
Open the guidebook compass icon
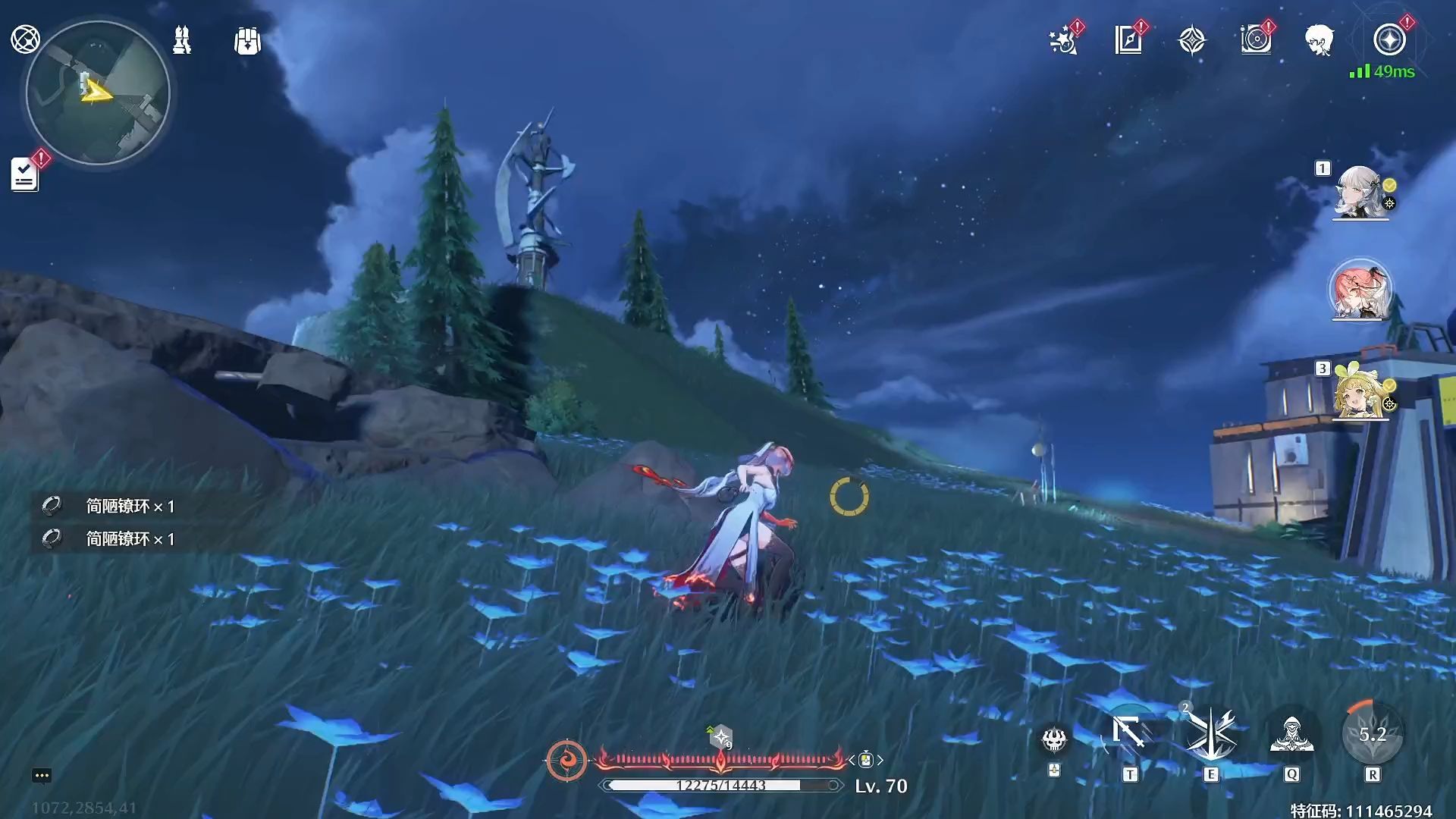[1128, 40]
